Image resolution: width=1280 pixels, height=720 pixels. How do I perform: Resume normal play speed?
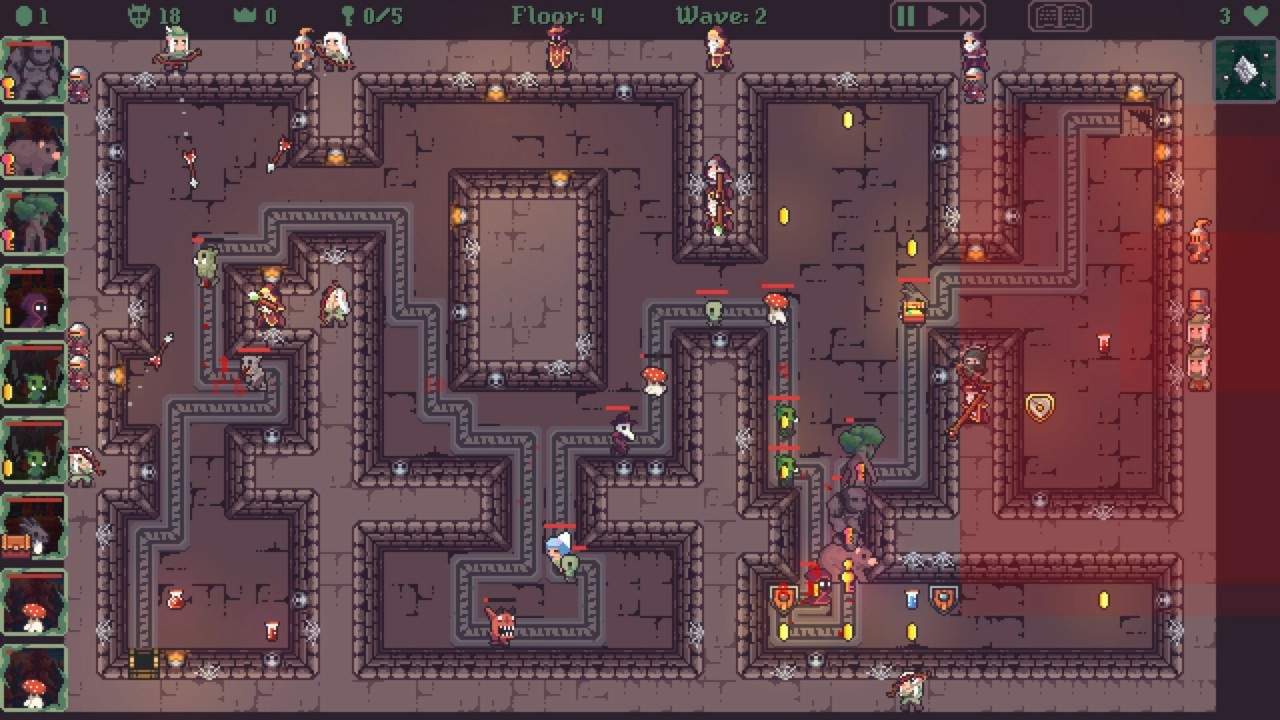[x=937, y=16]
